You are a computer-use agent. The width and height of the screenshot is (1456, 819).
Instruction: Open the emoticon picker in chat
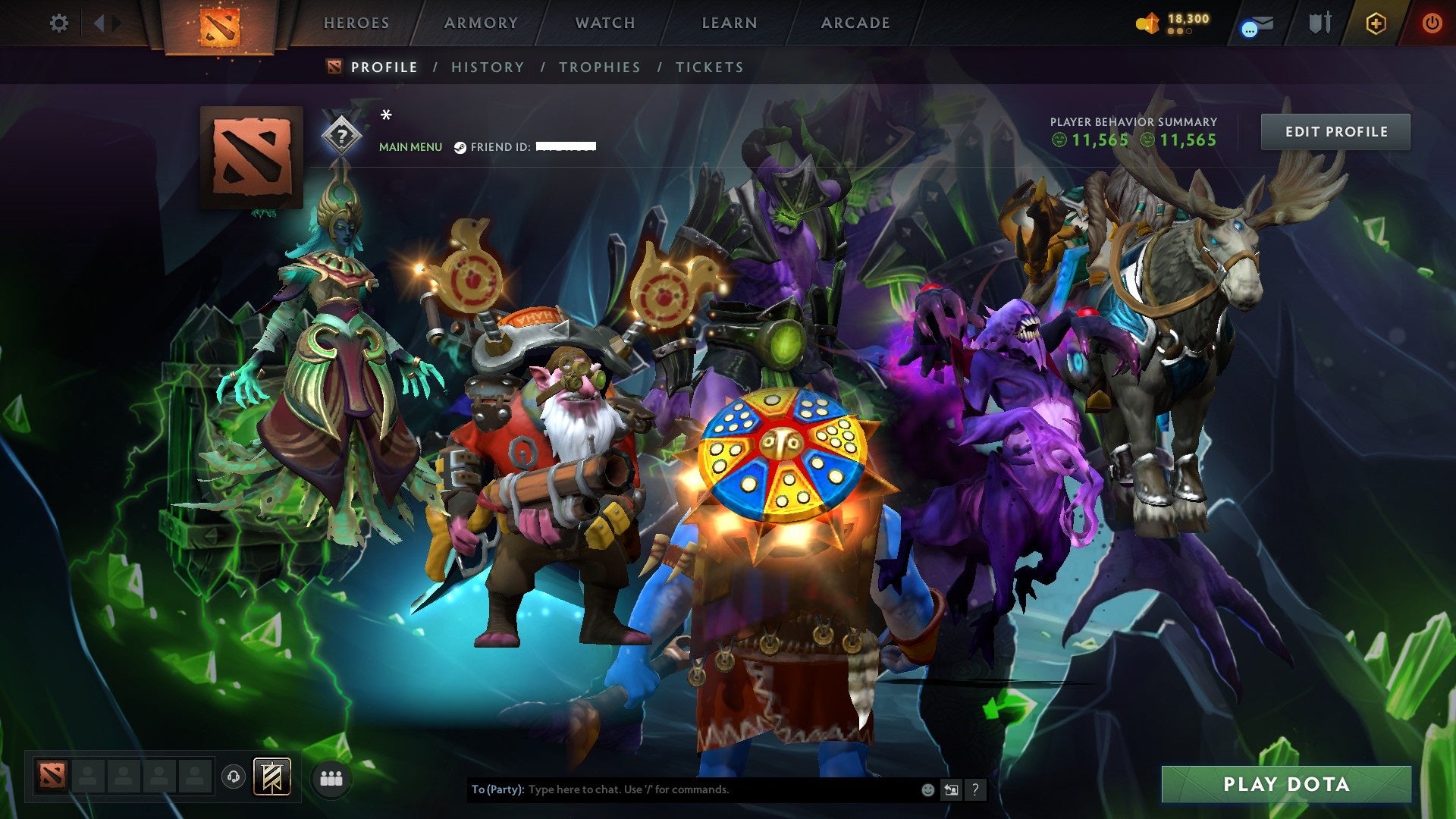click(x=927, y=789)
